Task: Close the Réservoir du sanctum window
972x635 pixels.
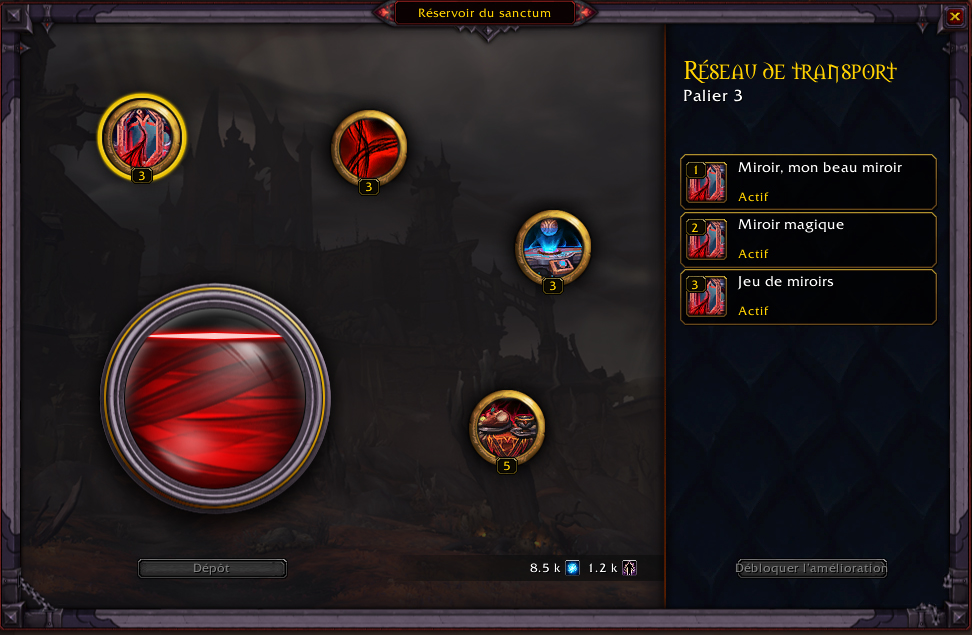Action: tap(955, 16)
